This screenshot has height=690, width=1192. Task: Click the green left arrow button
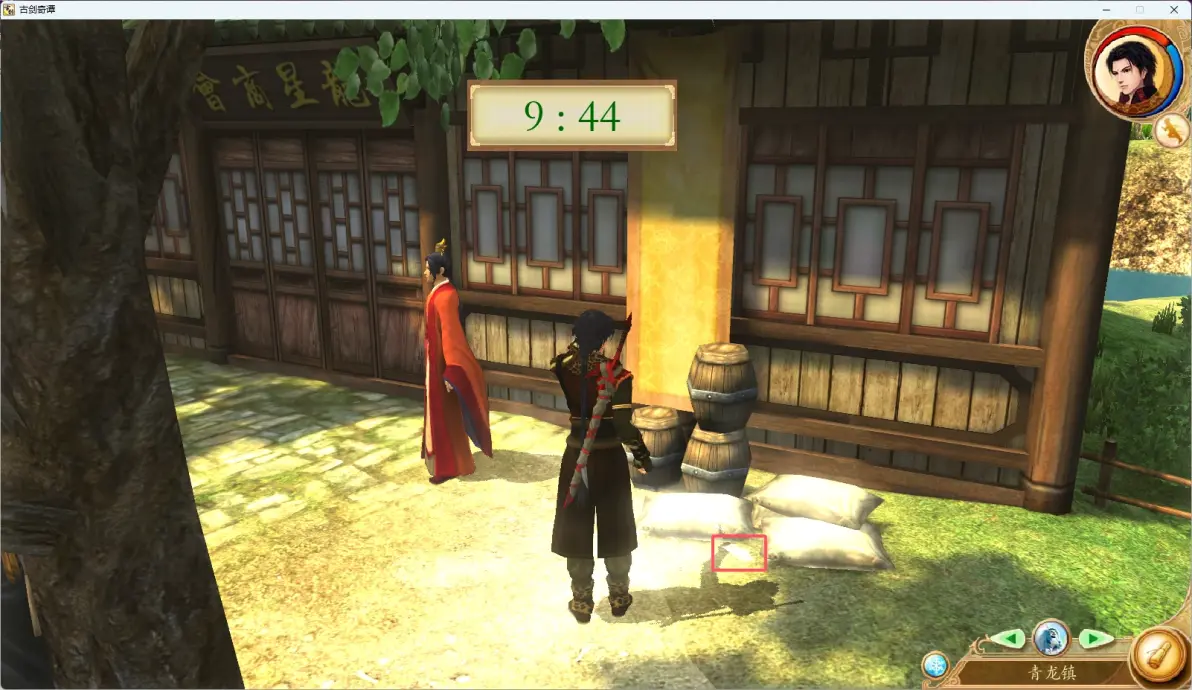1012,639
